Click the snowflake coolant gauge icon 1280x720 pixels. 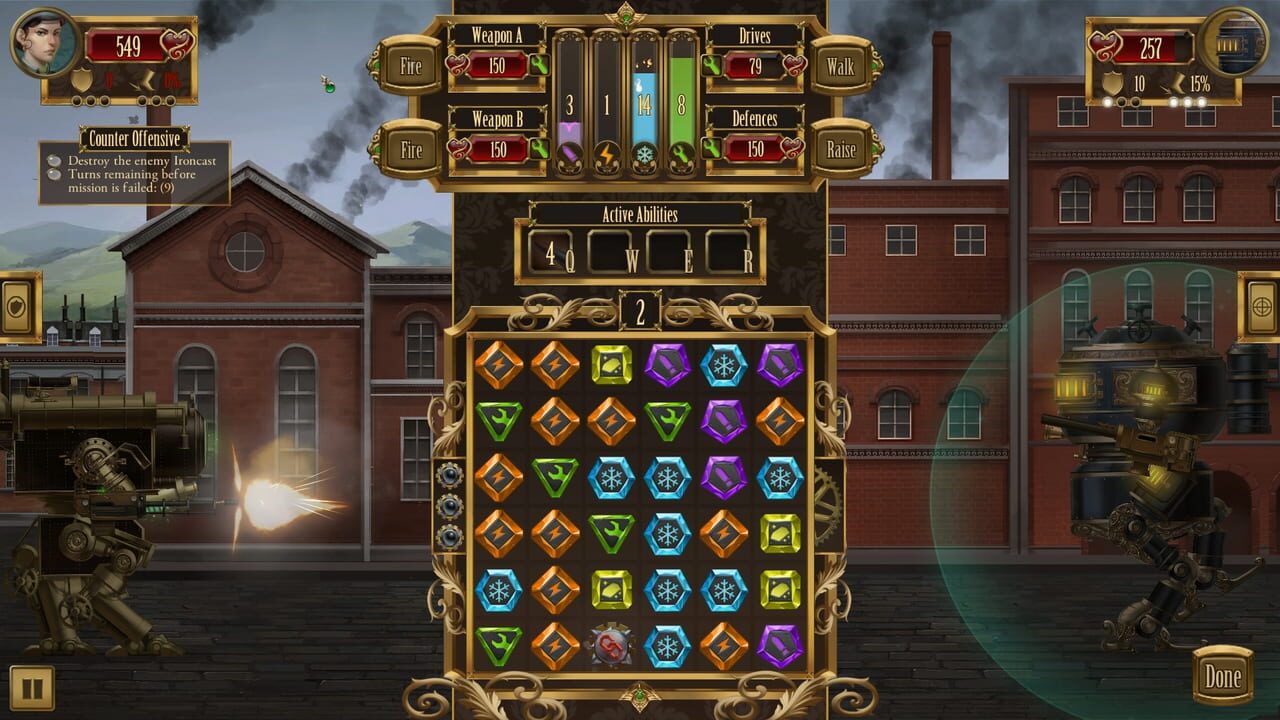[646, 153]
